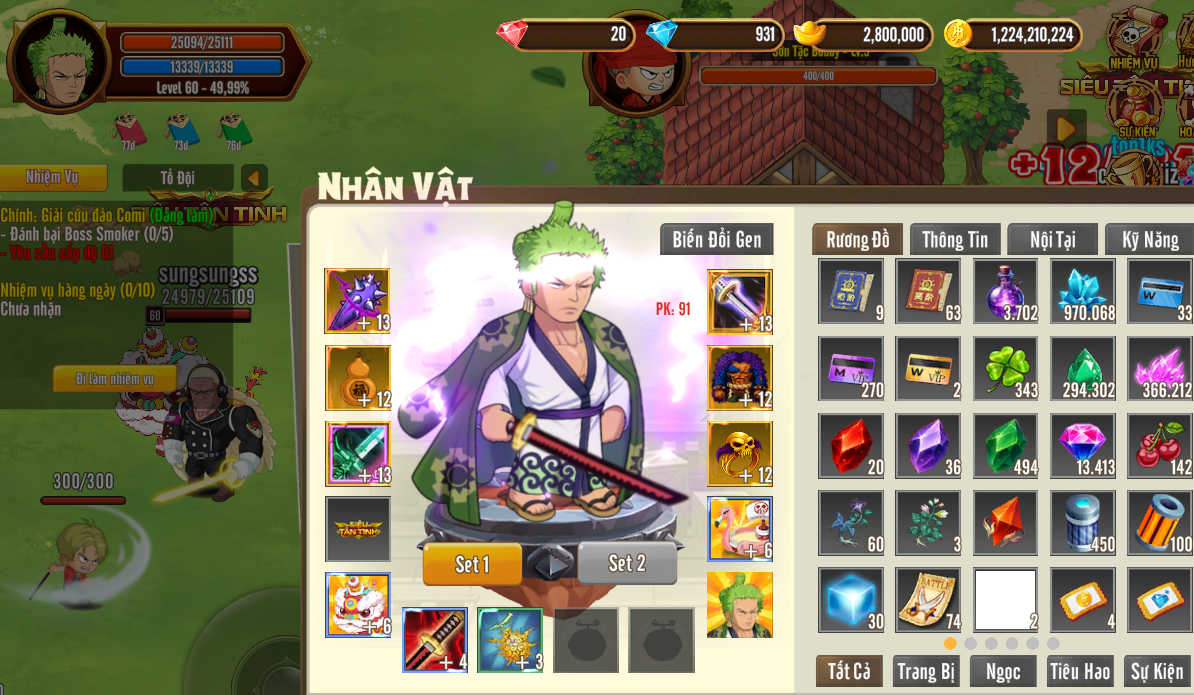
Task: Filter inventory by Ngọc
Action: (x=1003, y=671)
